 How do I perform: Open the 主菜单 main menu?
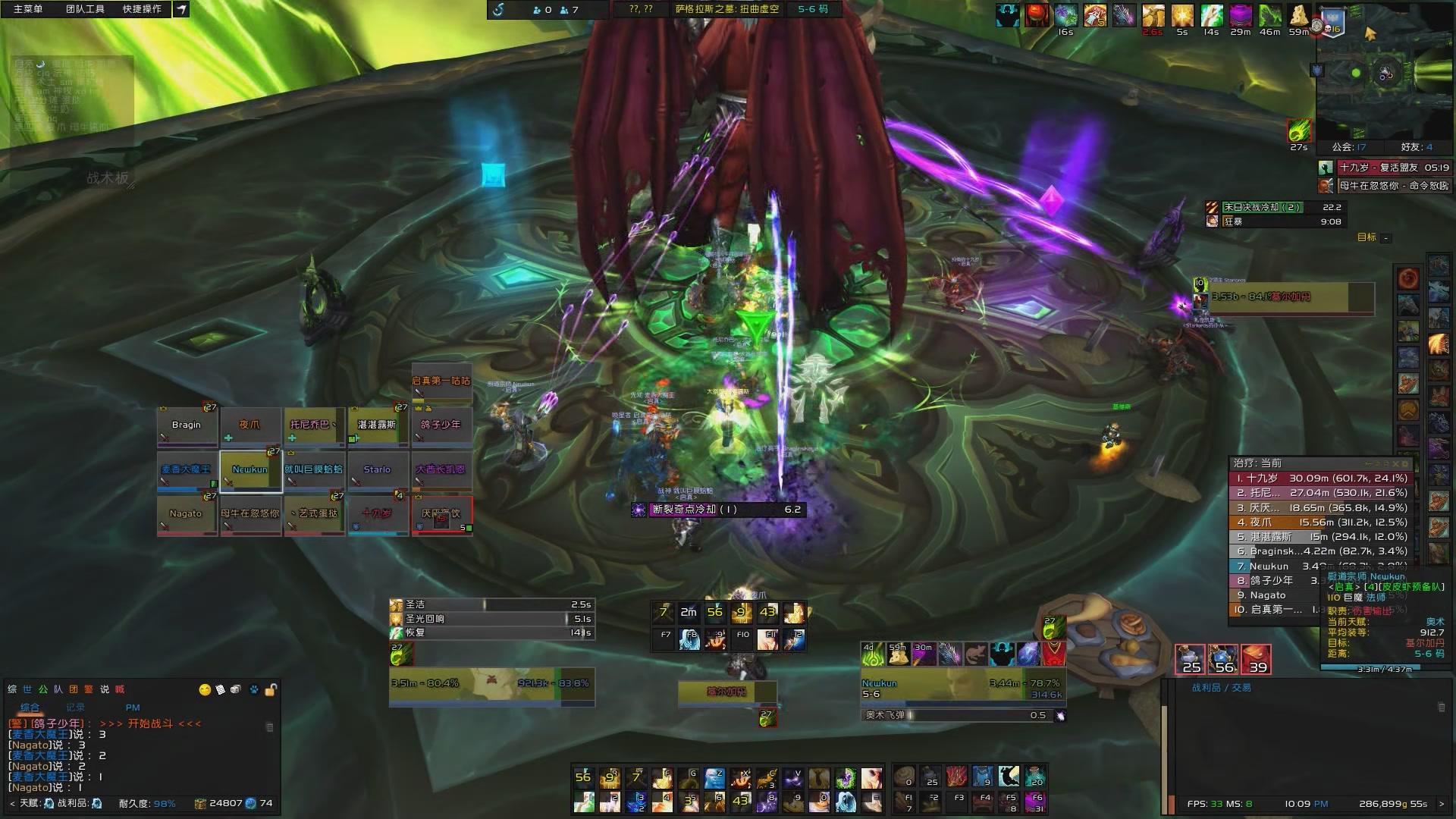pyautogui.click(x=28, y=9)
